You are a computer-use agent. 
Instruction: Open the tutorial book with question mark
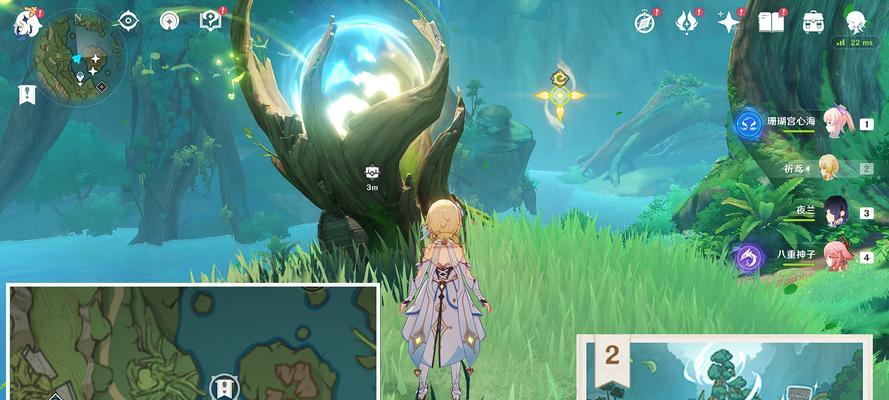click(210, 20)
